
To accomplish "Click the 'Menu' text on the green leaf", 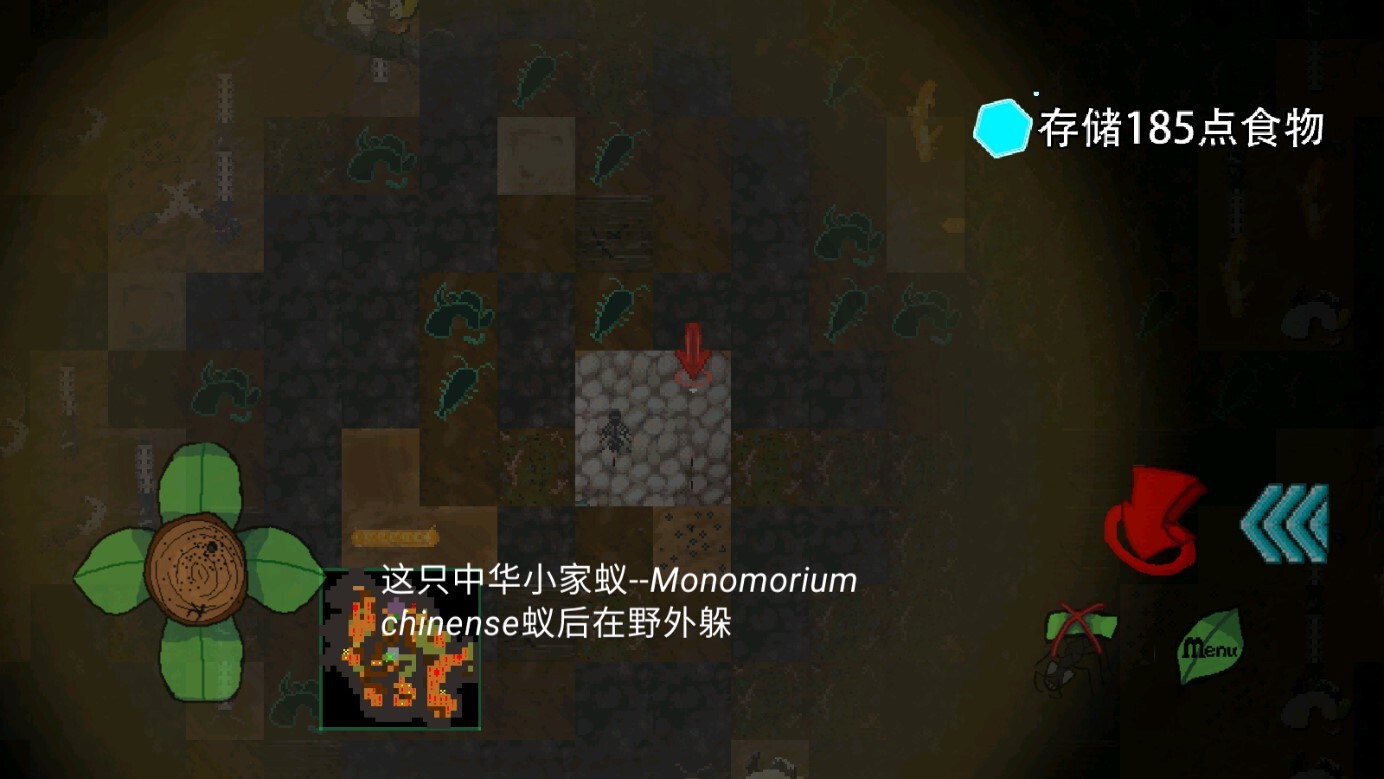I will click(1208, 647).
